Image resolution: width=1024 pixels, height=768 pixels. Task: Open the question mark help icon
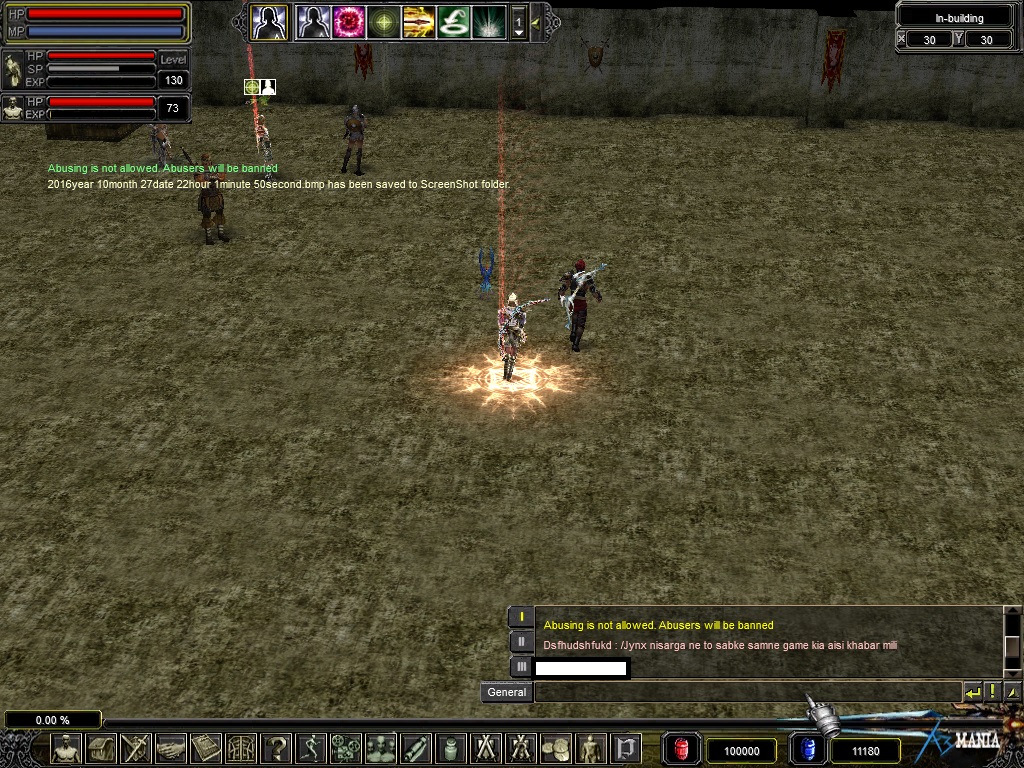276,748
